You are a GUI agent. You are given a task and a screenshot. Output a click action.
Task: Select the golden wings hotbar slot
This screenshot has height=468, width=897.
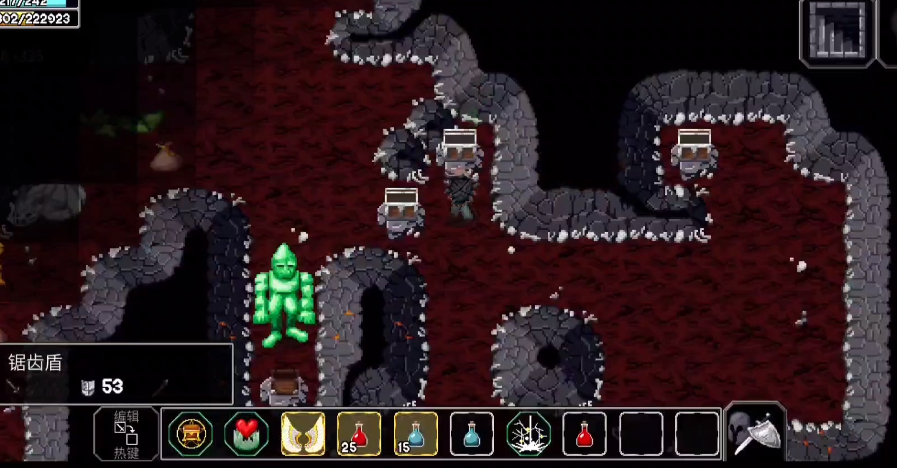pos(302,433)
